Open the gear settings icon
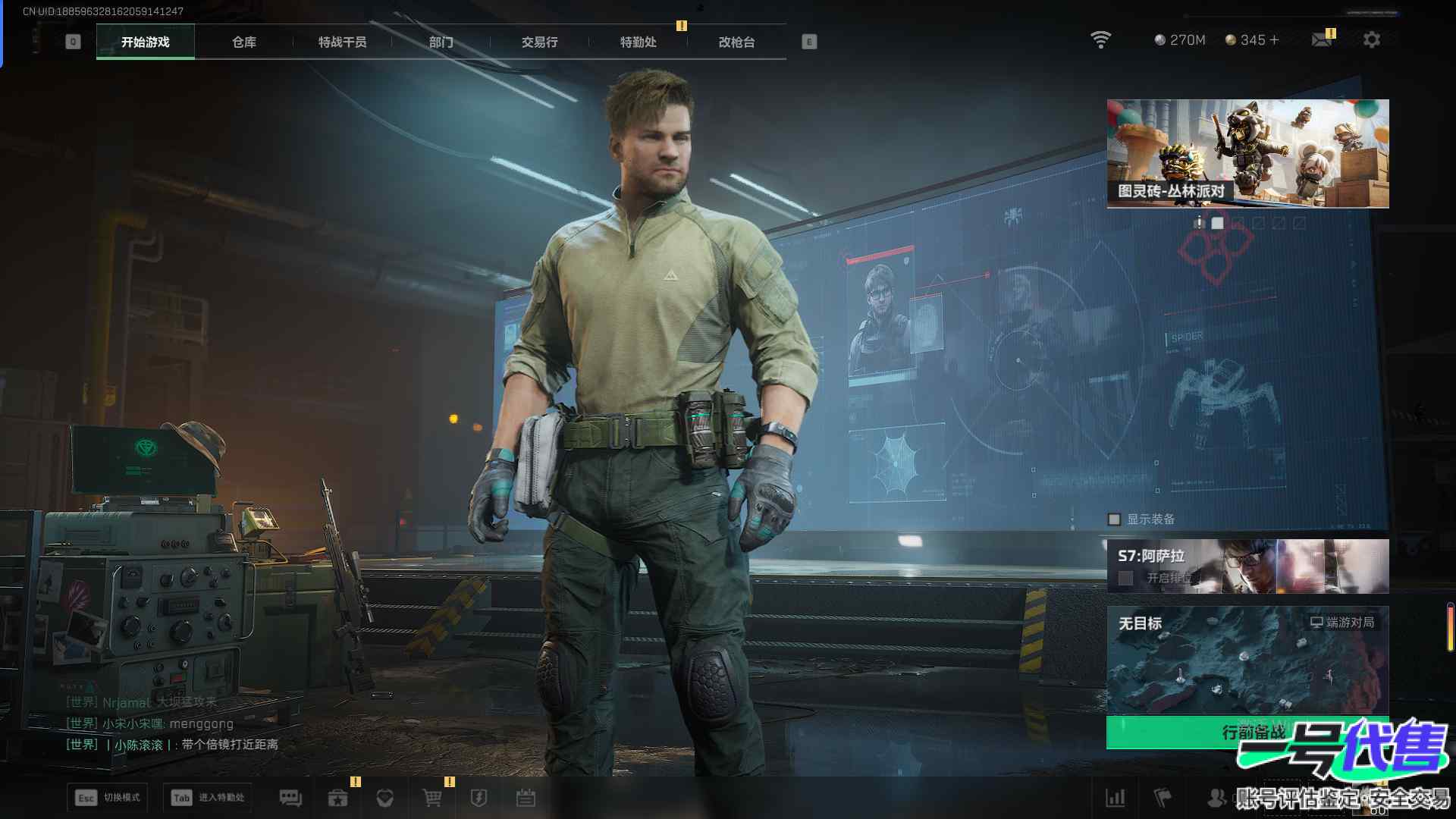 (1371, 40)
